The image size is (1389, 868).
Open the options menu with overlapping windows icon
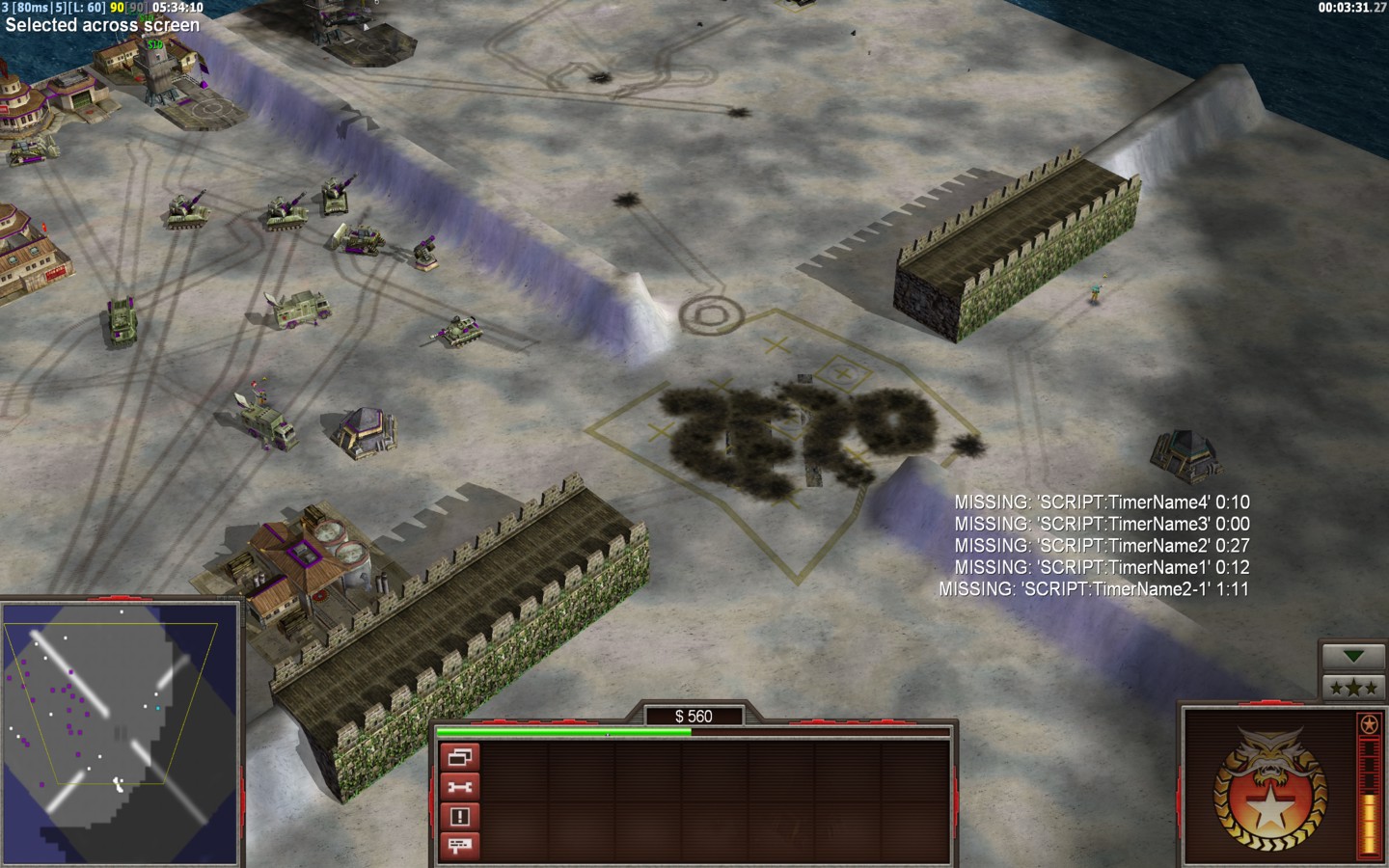pyautogui.click(x=460, y=757)
